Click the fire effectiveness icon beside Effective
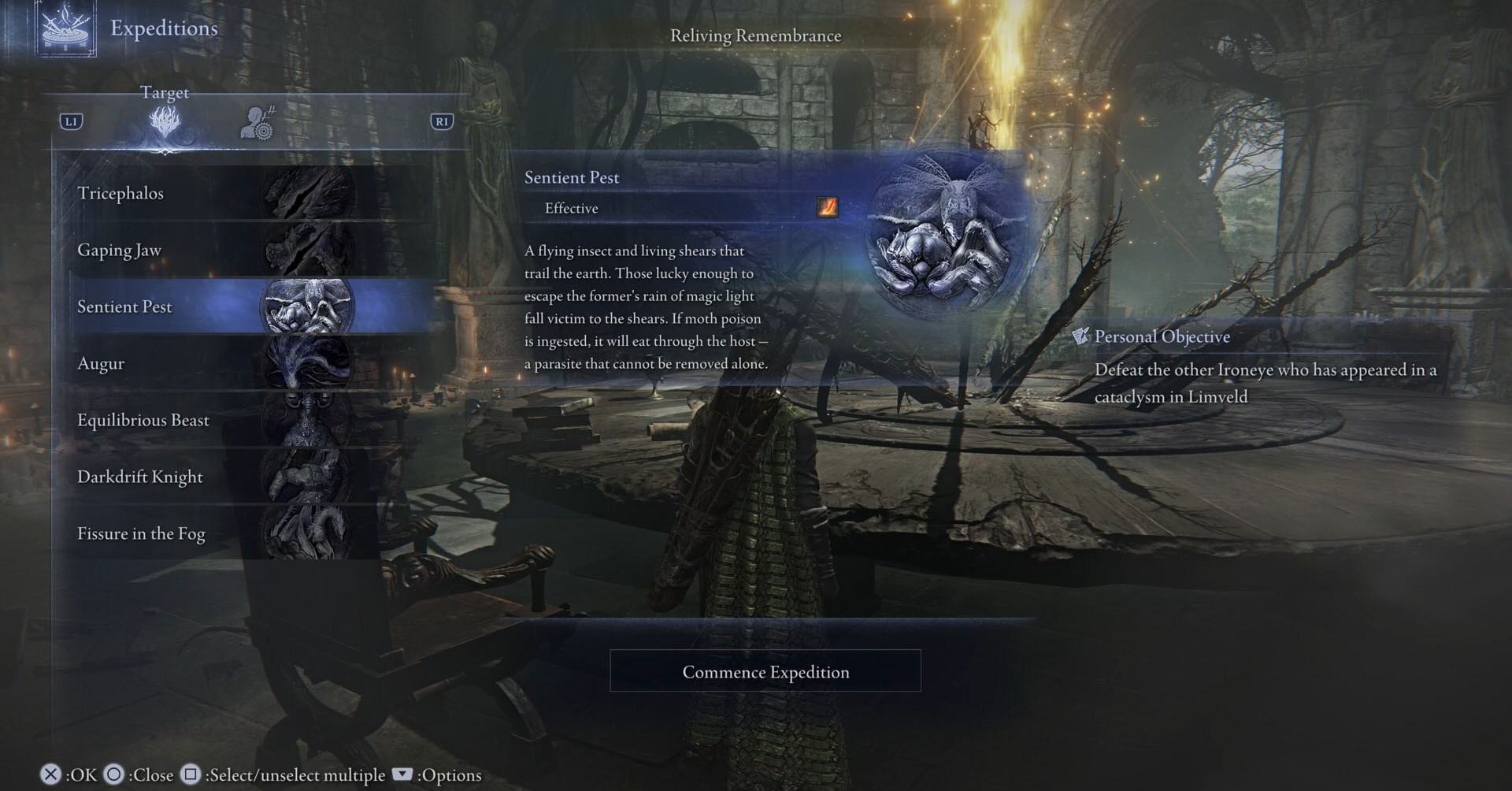This screenshot has width=1512, height=791. pyautogui.click(x=828, y=208)
